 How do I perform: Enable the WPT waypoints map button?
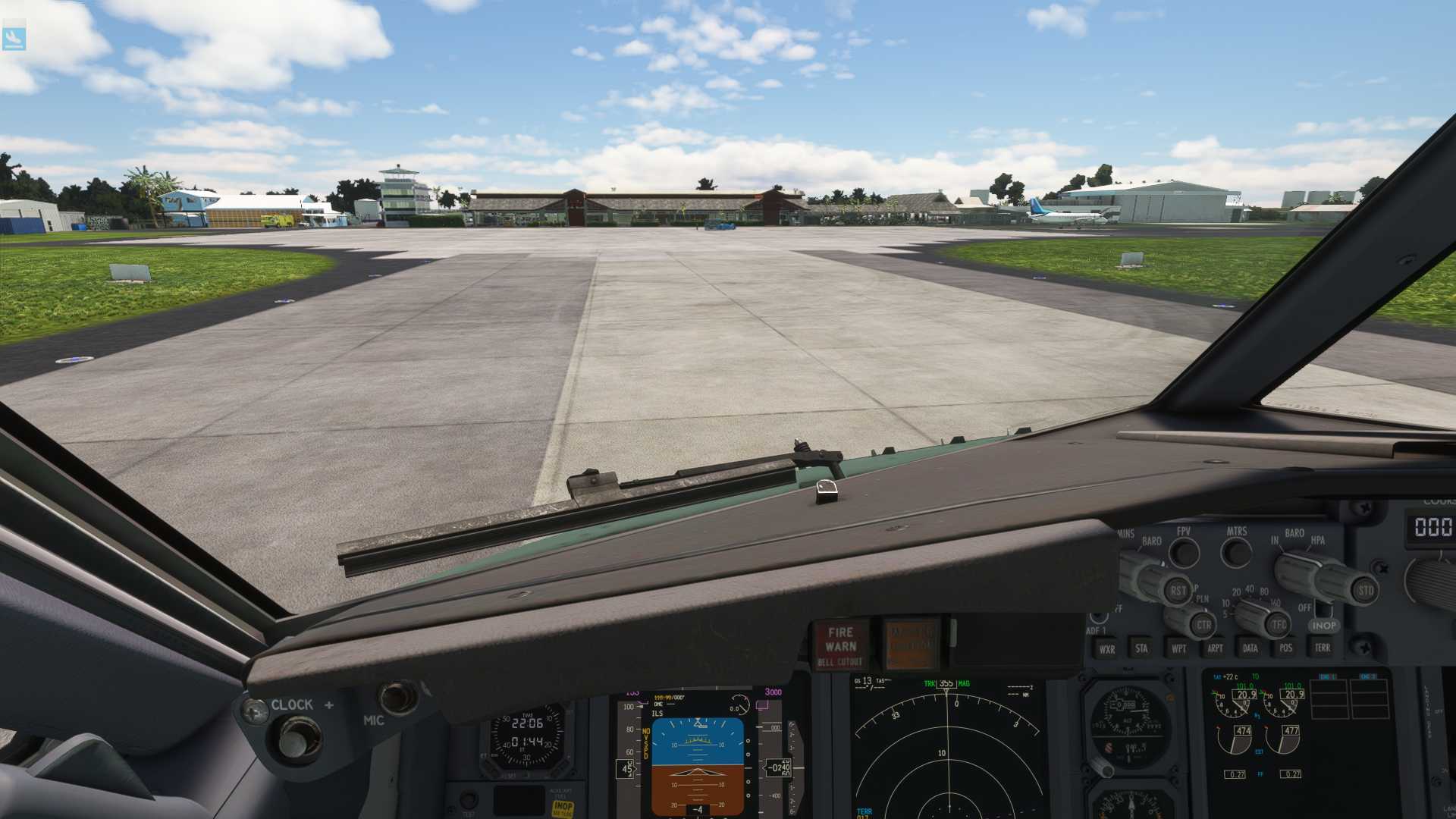tap(1178, 648)
